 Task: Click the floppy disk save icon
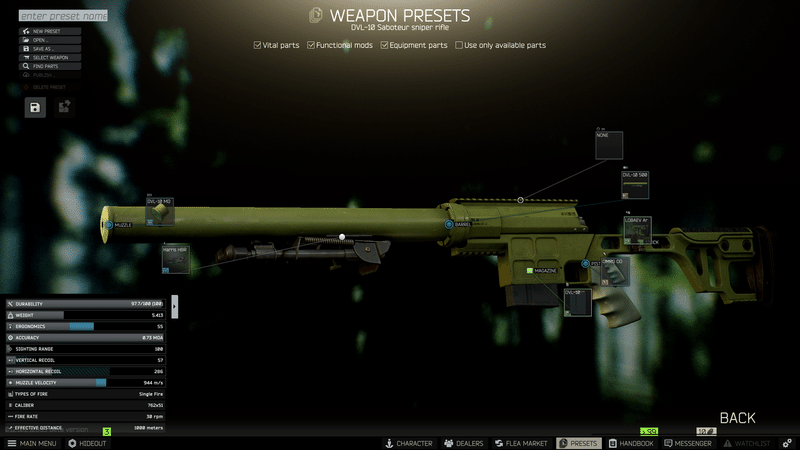[35, 107]
